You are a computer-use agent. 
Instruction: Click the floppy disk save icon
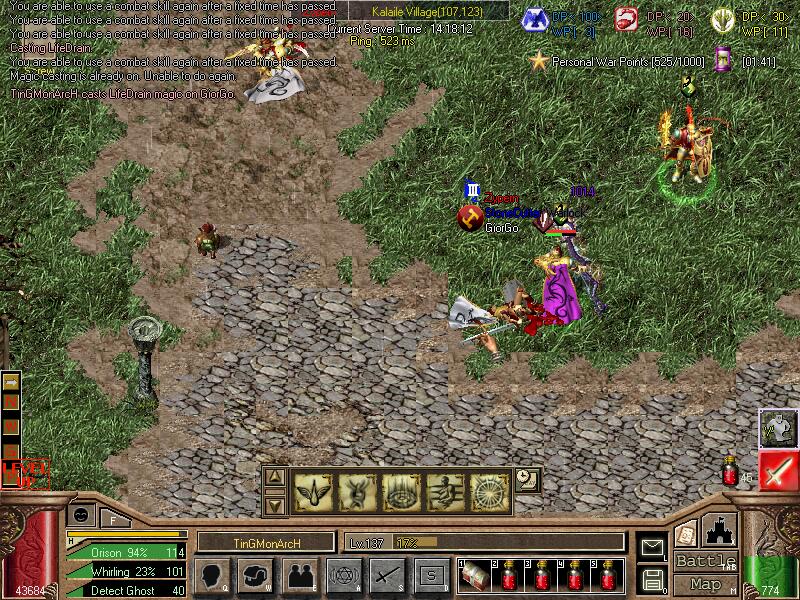point(652,578)
